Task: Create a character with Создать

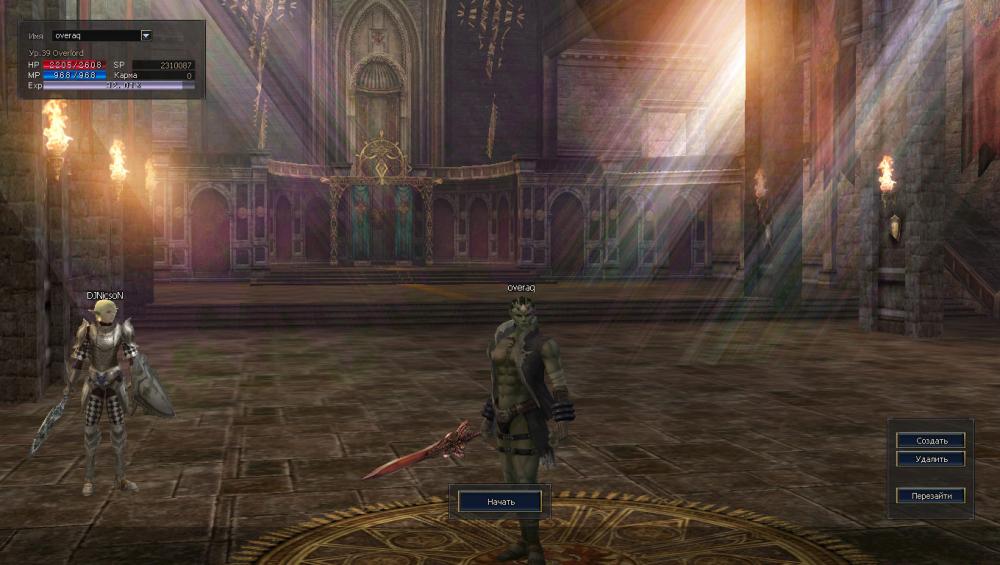Action: 930,440
